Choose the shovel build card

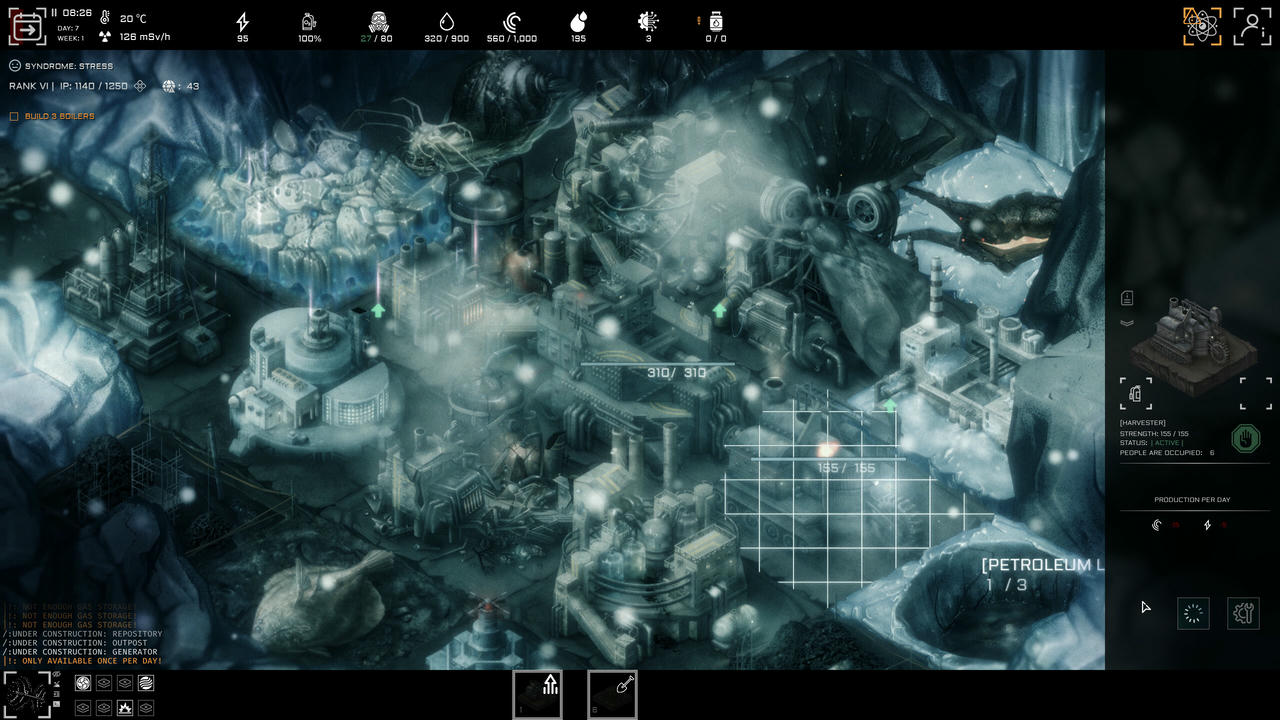point(612,694)
